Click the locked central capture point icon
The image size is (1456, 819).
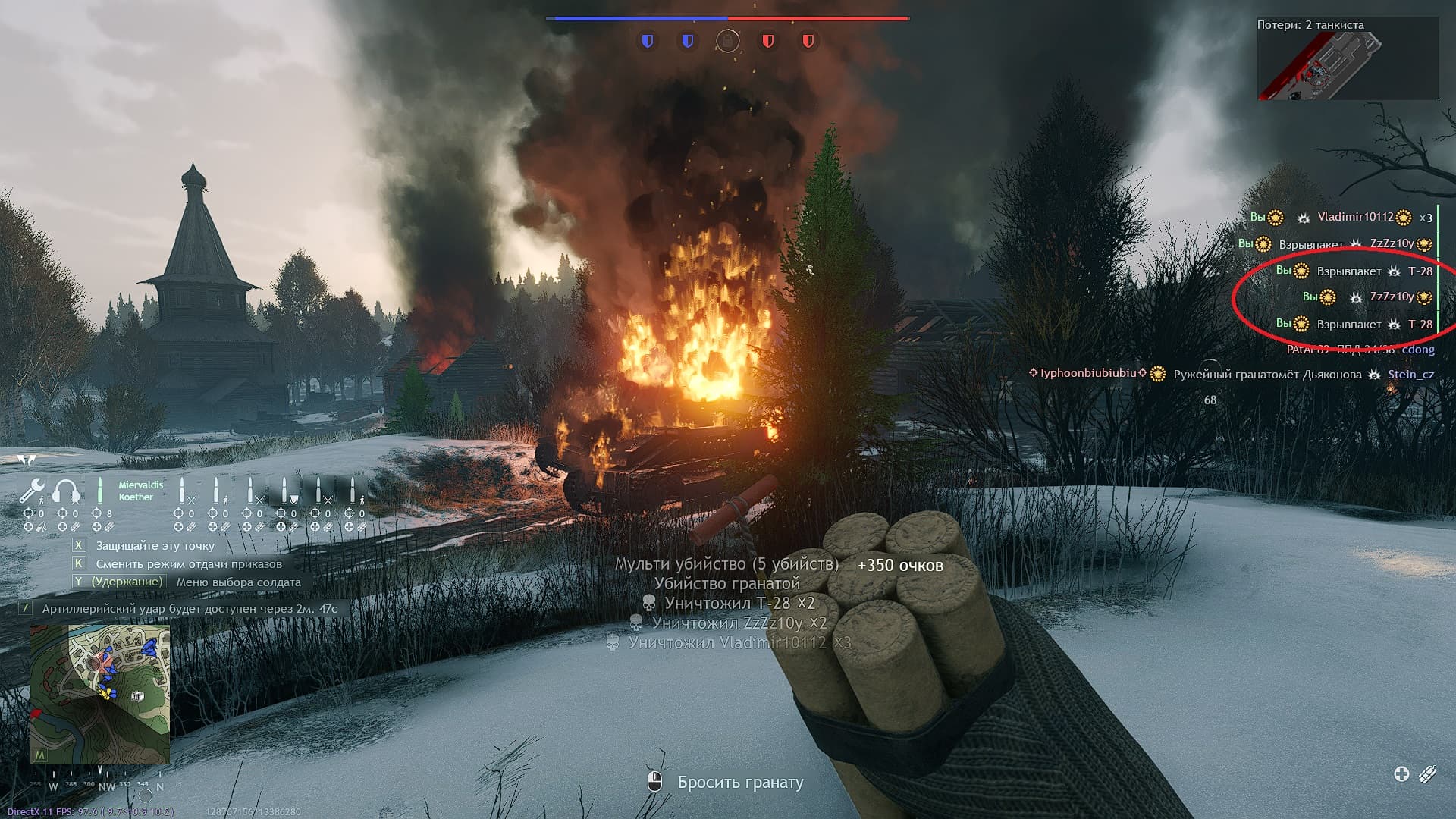coord(728,41)
